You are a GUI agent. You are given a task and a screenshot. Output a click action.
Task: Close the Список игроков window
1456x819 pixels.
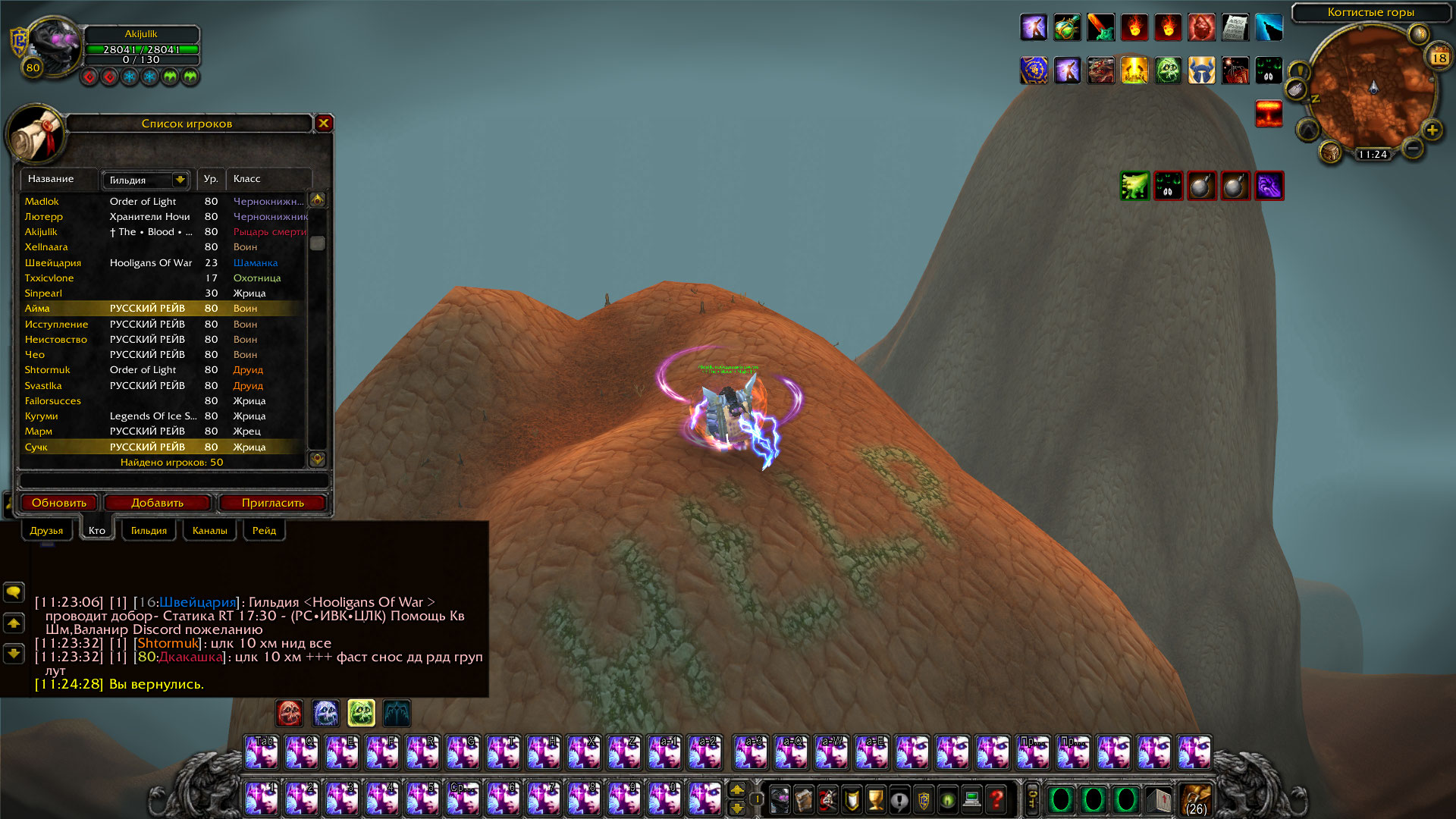[x=324, y=123]
